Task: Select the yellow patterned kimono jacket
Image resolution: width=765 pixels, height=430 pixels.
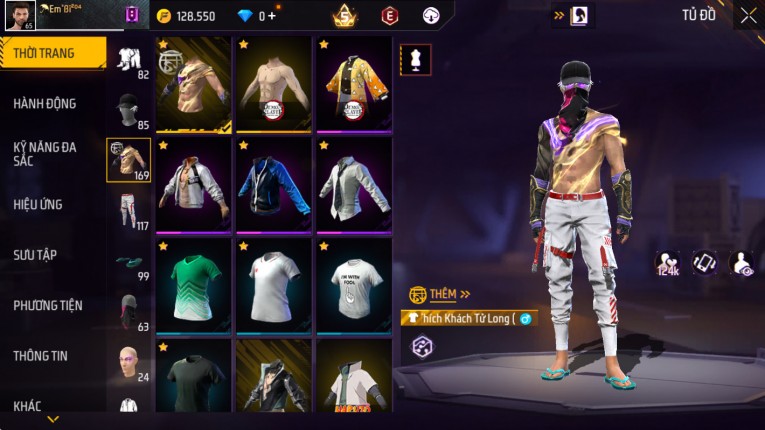Action: tap(354, 85)
